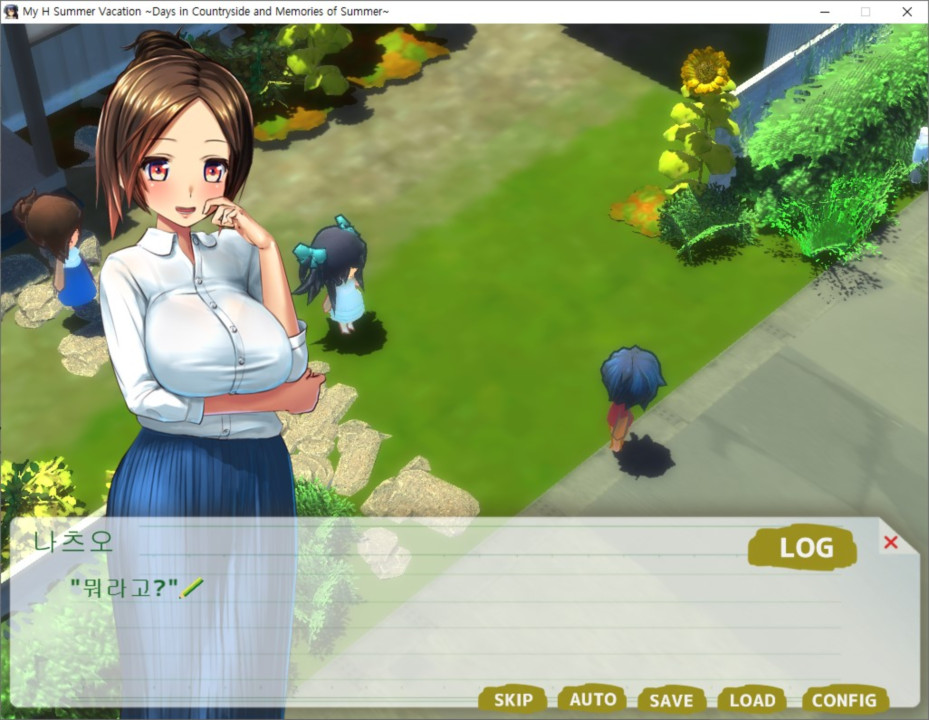Screen dimensions: 929x720
Task: Turn on AUTO text advance
Action: coord(592,699)
